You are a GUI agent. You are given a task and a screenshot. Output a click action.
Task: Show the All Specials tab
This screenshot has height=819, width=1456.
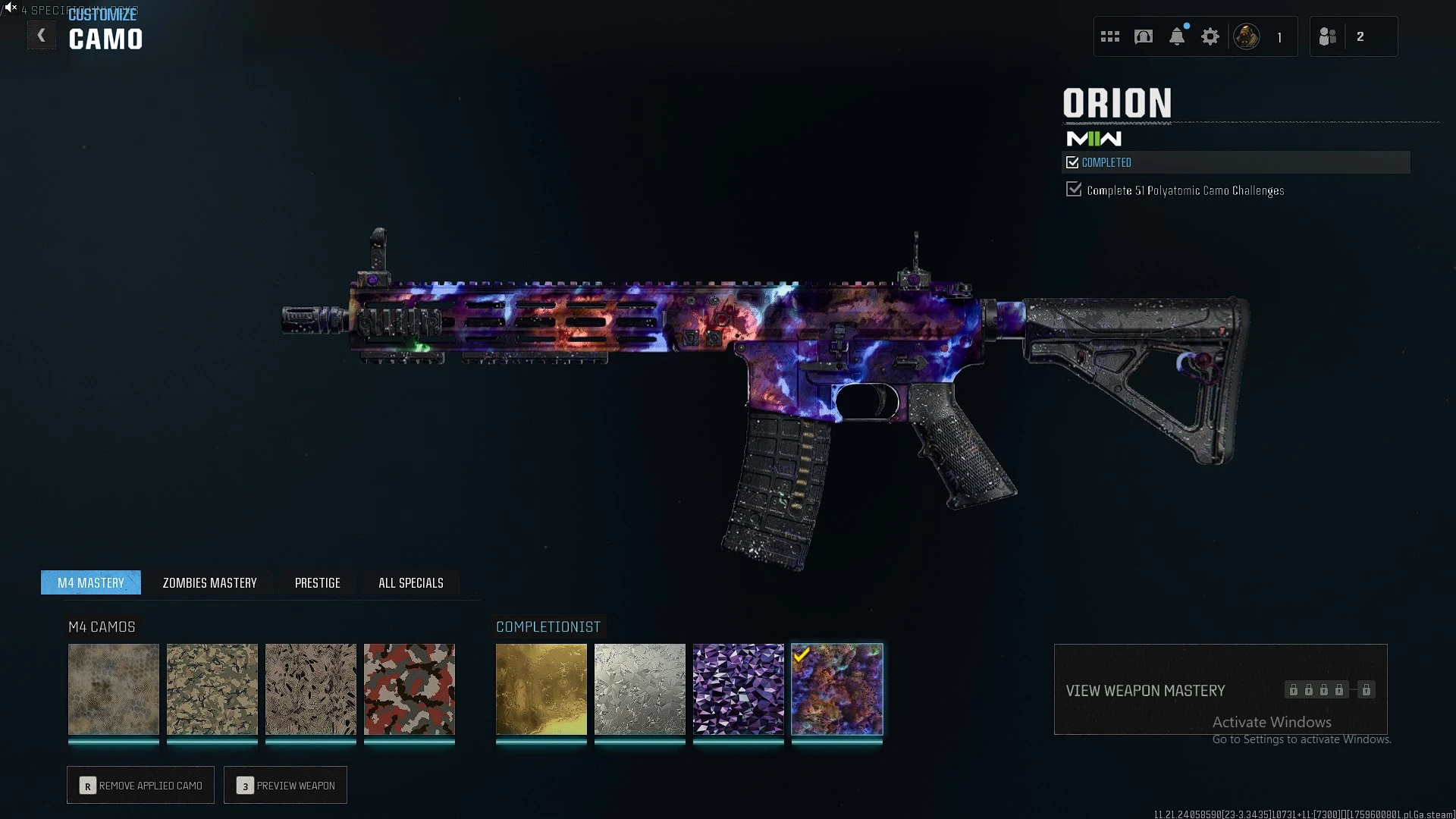[410, 582]
